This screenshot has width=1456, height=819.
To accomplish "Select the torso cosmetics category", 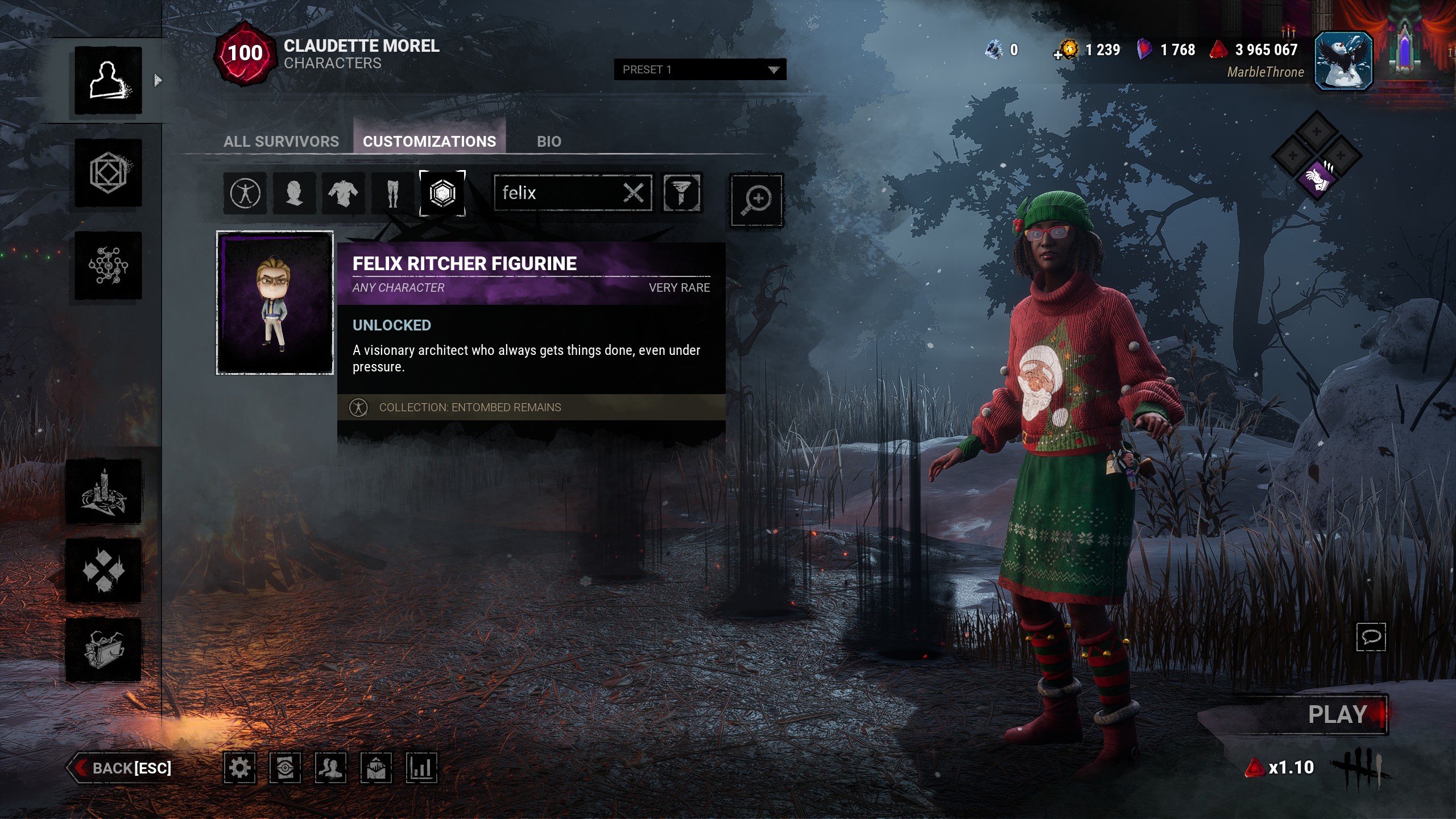I will click(343, 193).
